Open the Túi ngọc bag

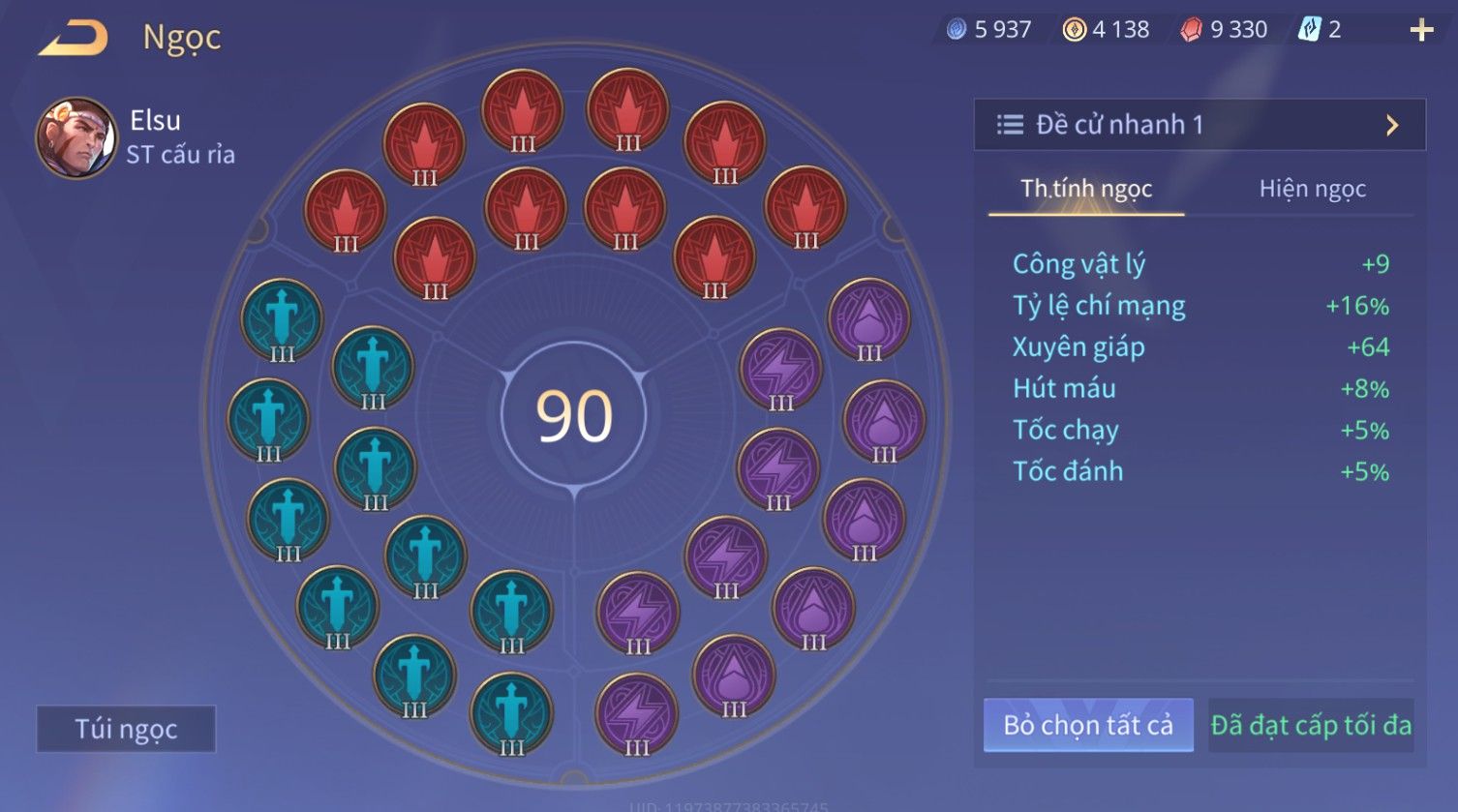[126, 729]
